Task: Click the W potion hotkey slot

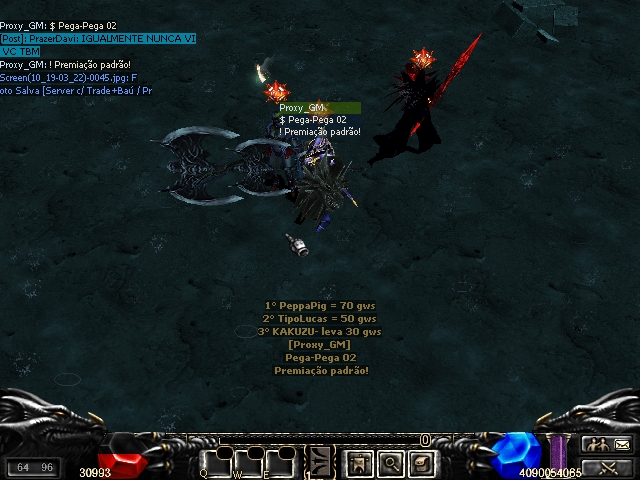Action: coord(250,461)
